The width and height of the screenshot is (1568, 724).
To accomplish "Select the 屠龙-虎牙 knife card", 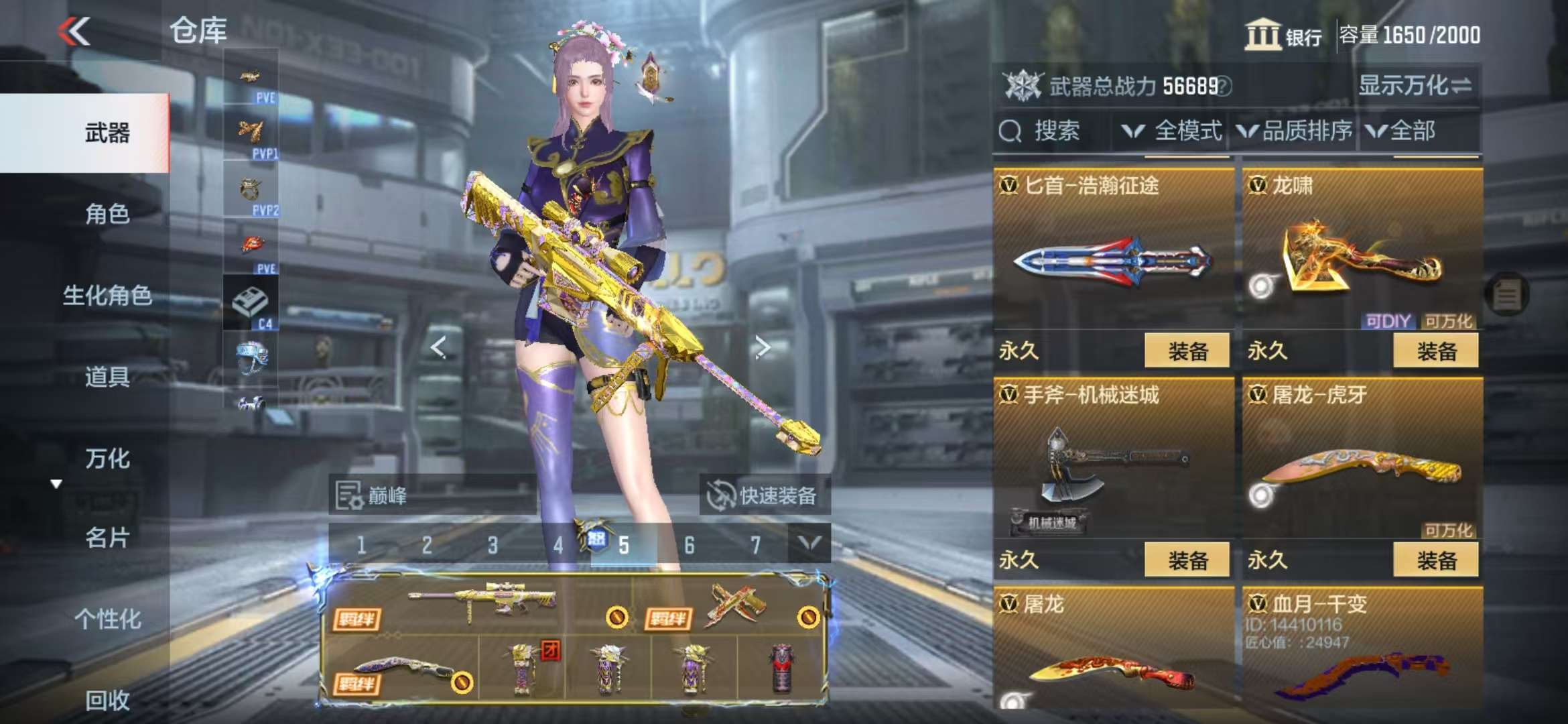I will [x=1362, y=463].
